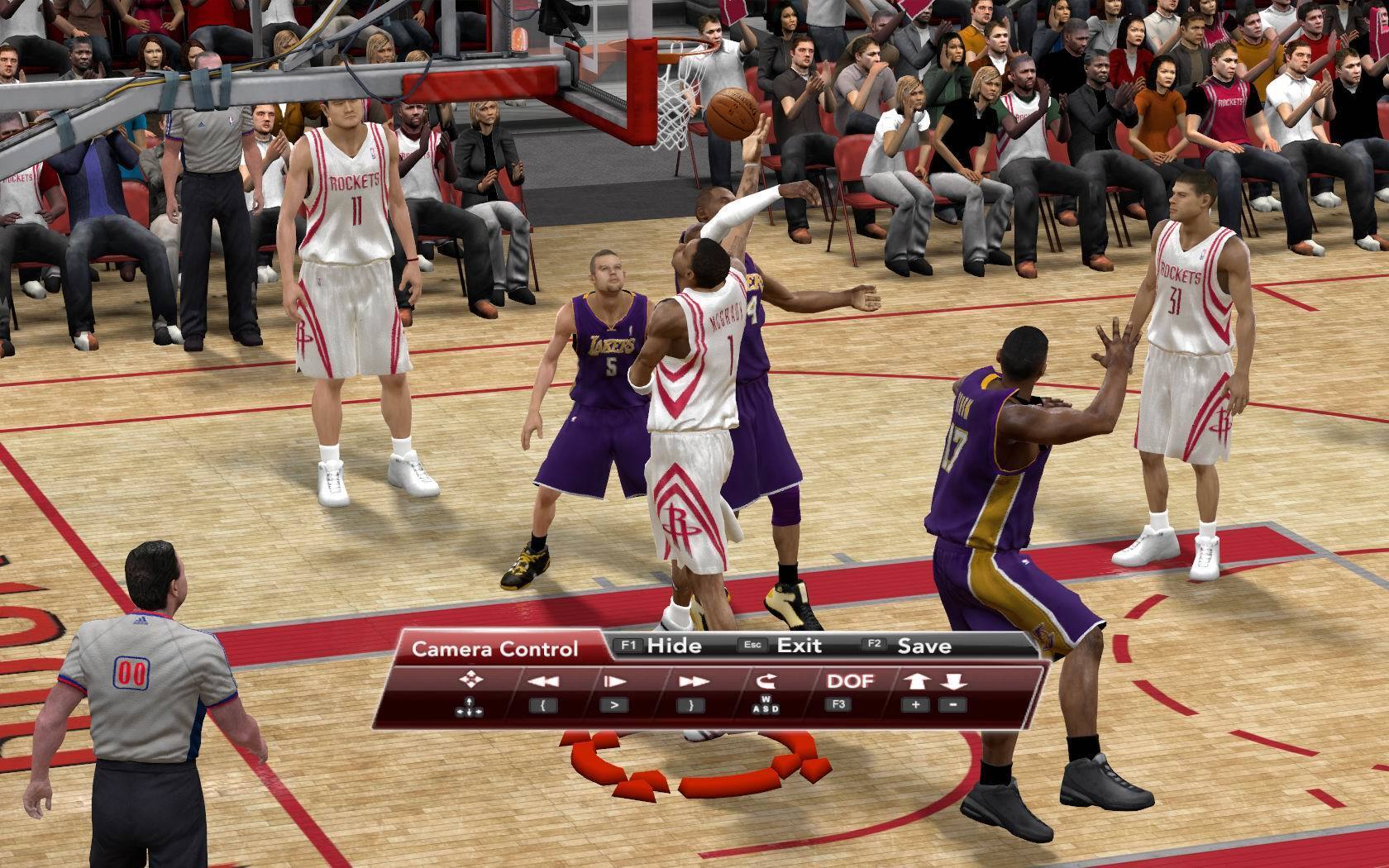Activate the curved-arrow rotate camera icon
Screen dimensions: 1389x868
coord(765,681)
